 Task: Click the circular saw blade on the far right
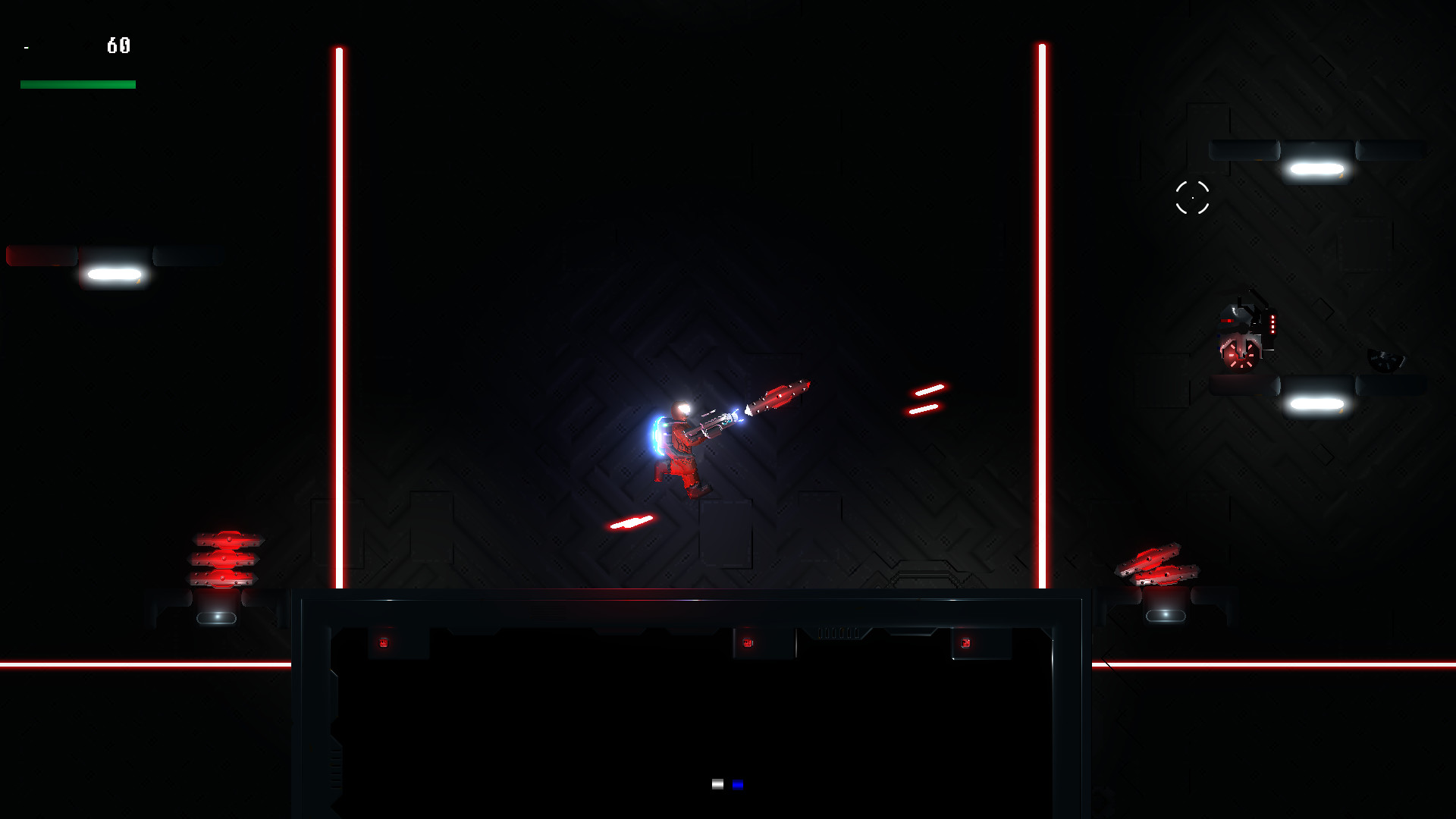pos(1385,358)
